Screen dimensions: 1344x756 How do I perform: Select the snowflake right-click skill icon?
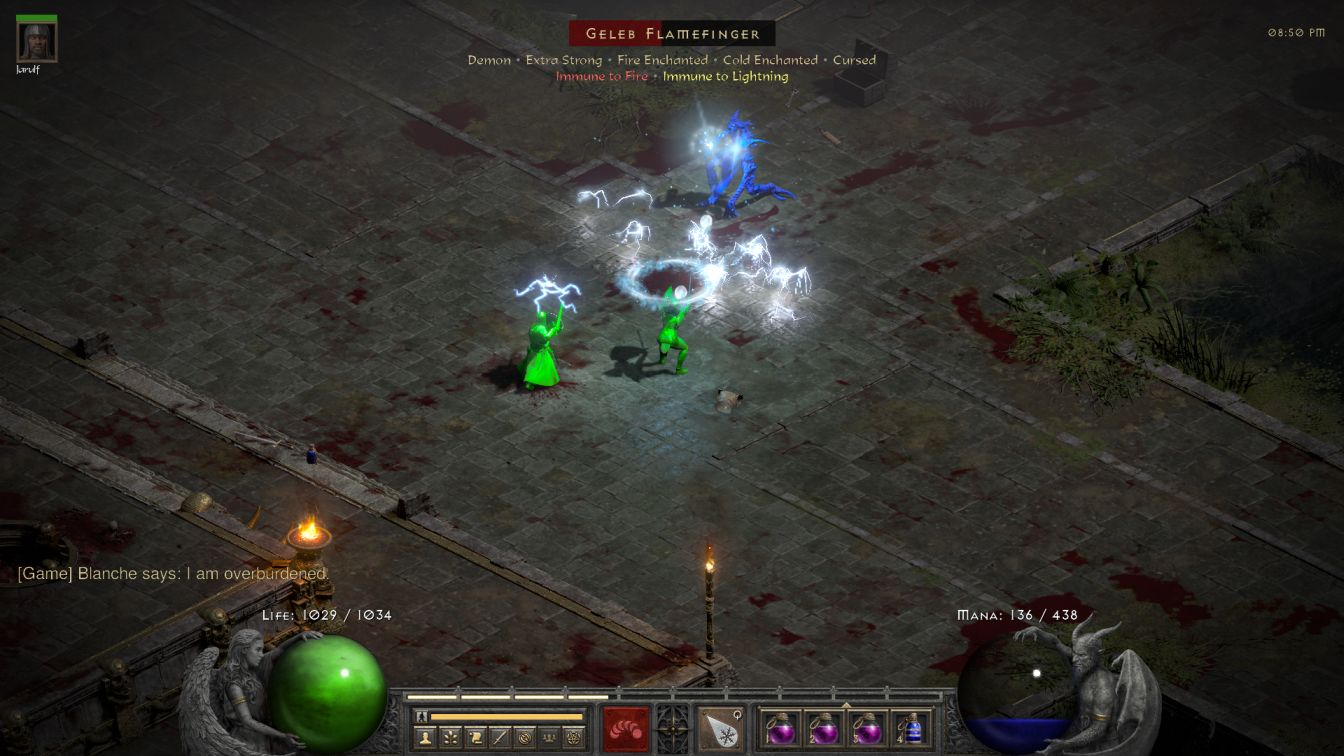[720, 728]
